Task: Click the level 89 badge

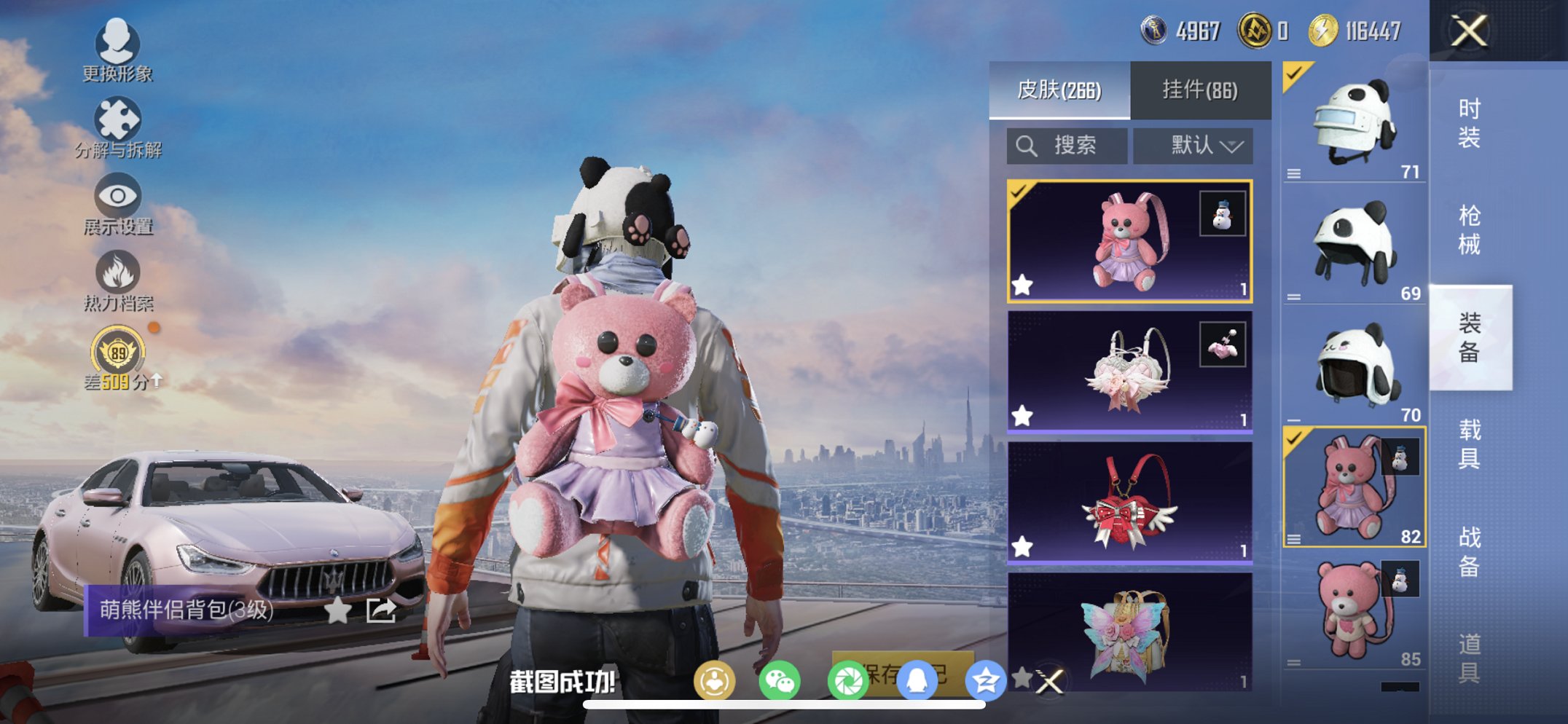Action: pyautogui.click(x=117, y=352)
